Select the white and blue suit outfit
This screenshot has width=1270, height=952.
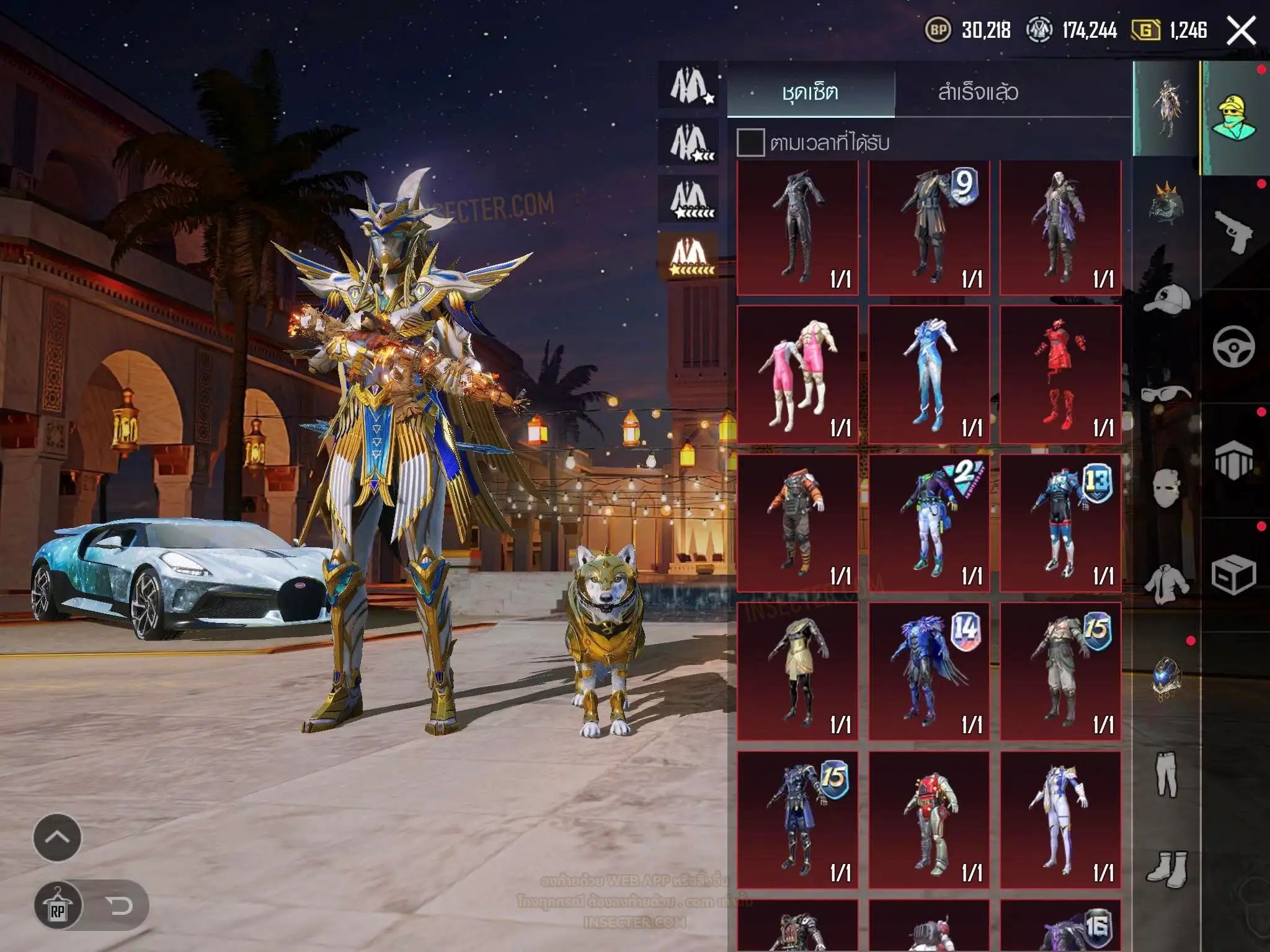[1060, 819]
